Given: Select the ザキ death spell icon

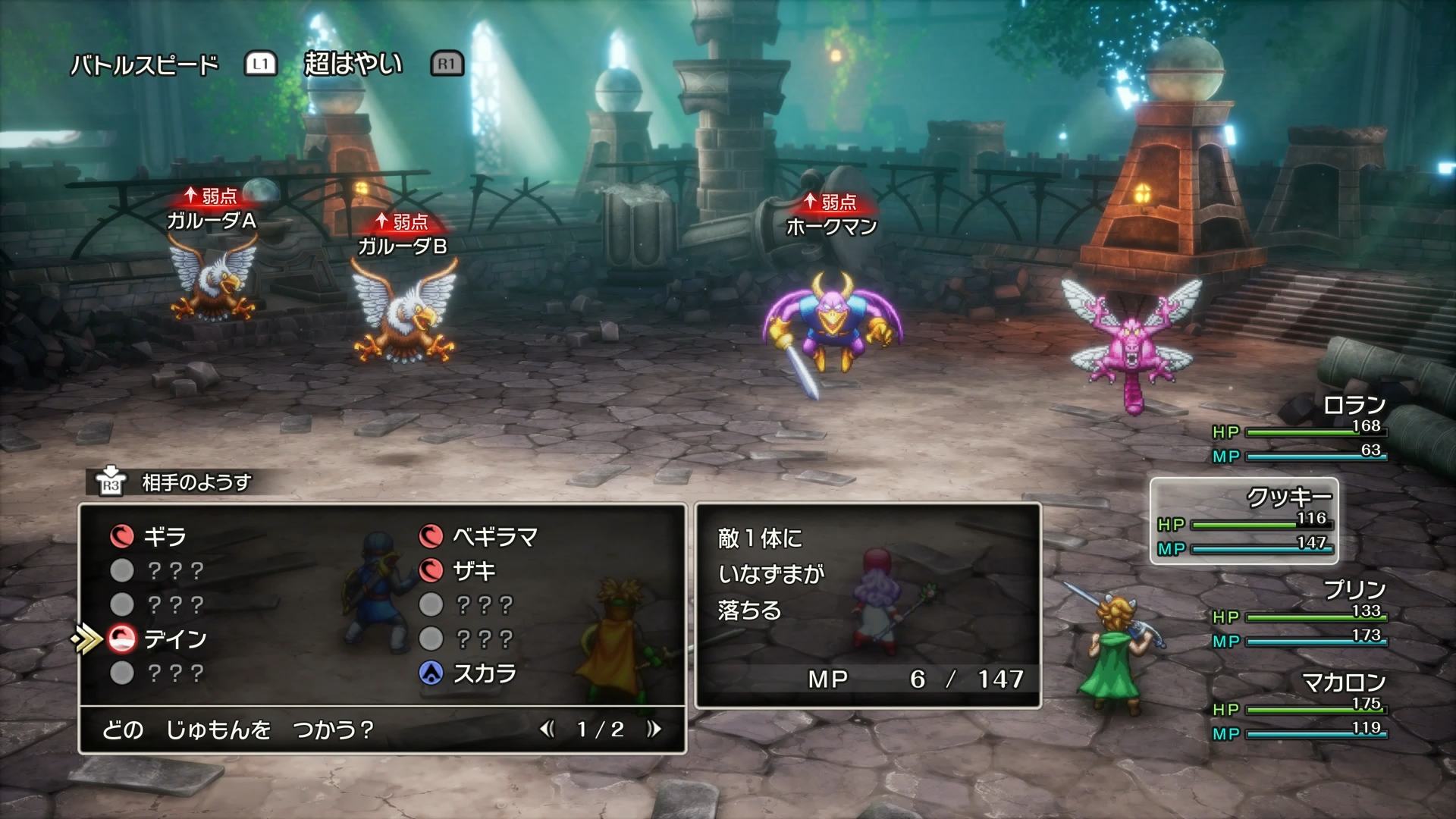Looking at the screenshot, I should (432, 571).
